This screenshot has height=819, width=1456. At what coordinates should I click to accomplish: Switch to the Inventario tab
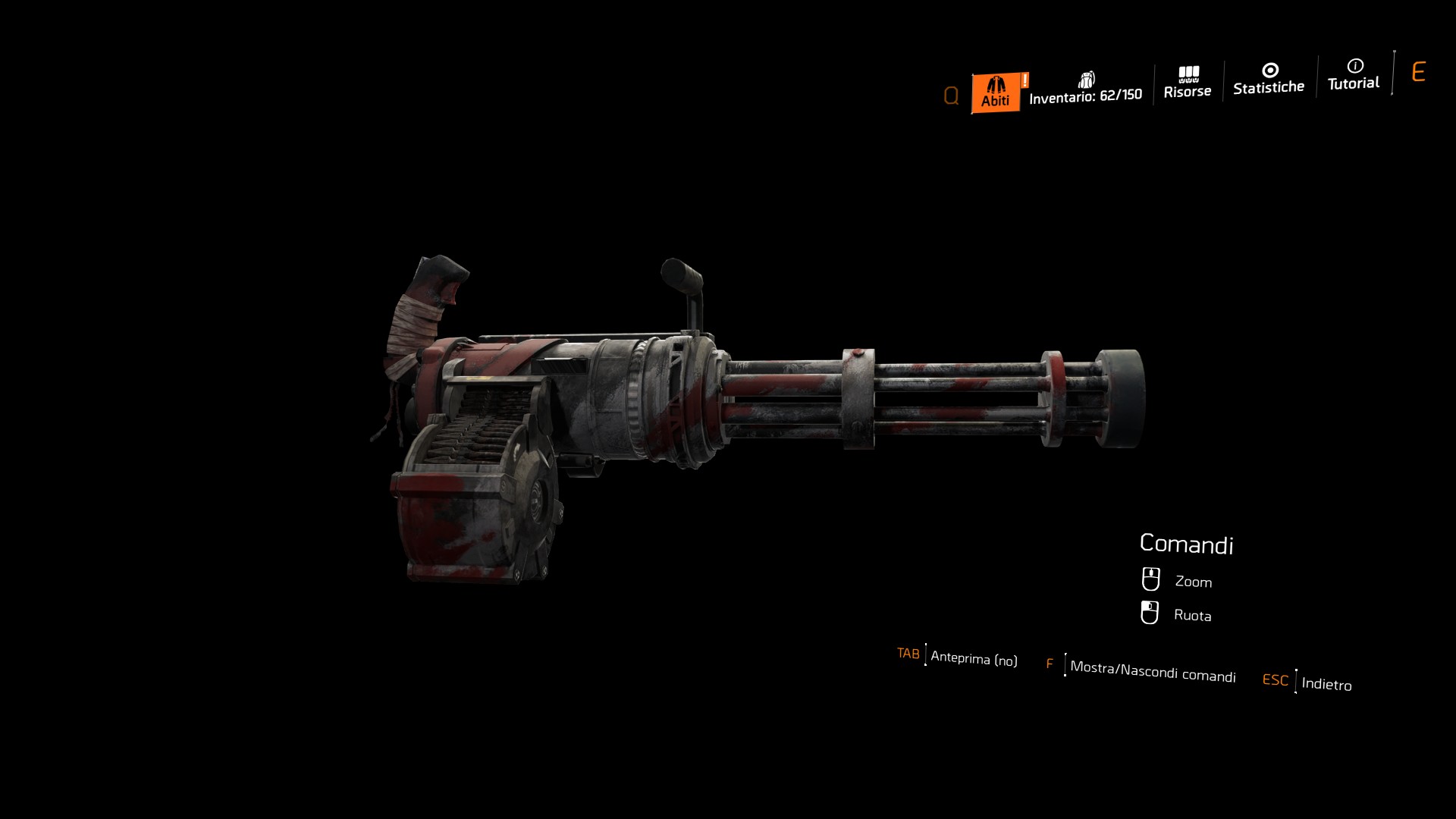1085,89
